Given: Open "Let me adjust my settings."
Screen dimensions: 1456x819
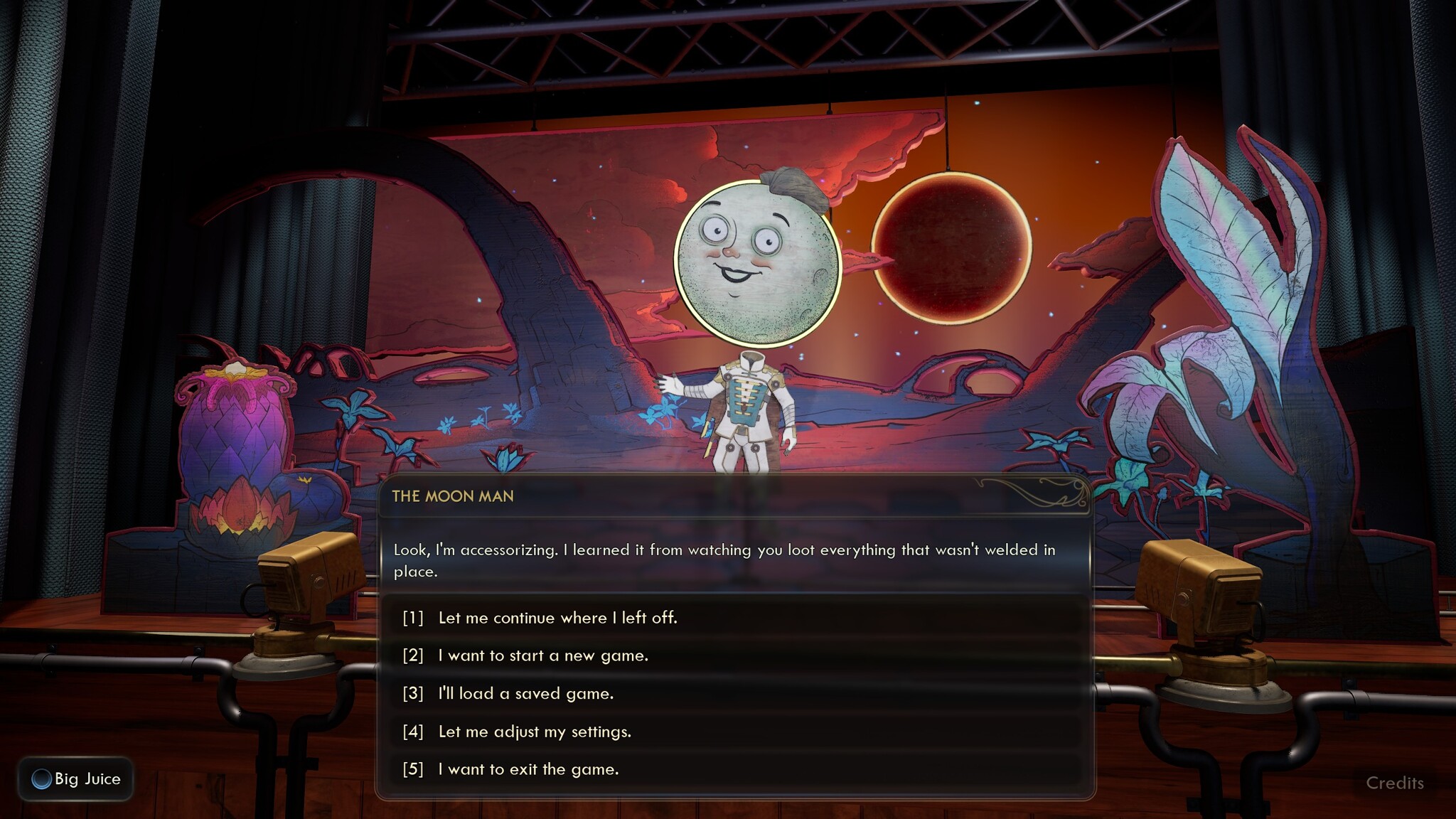Looking at the screenshot, I should [x=535, y=732].
